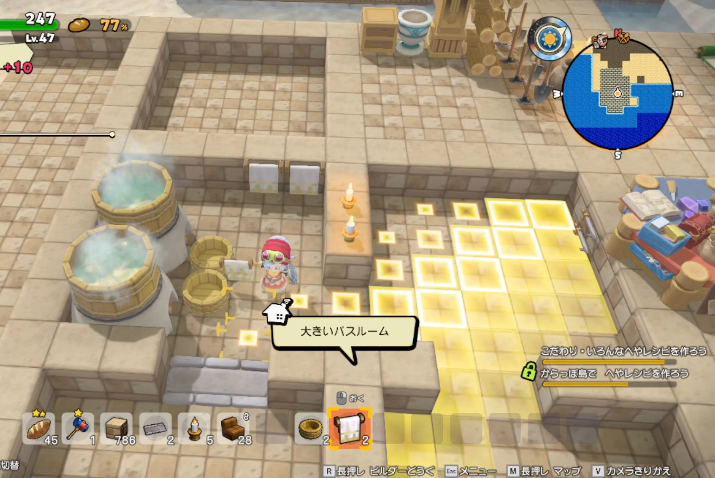Image resolution: width=715 pixels, height=478 pixels.
Task: Select the brown armchair slot
Action: pos(234,429)
